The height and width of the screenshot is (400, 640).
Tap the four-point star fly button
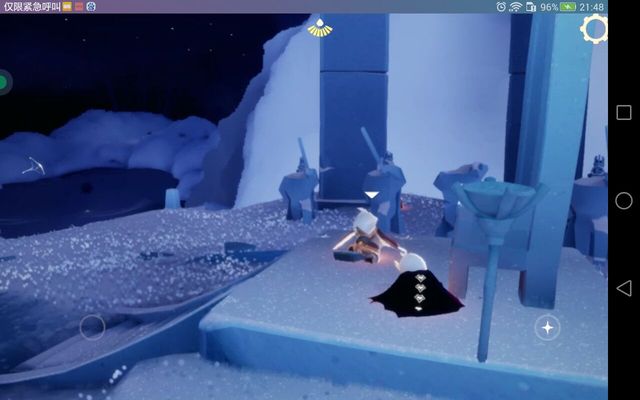point(547,327)
